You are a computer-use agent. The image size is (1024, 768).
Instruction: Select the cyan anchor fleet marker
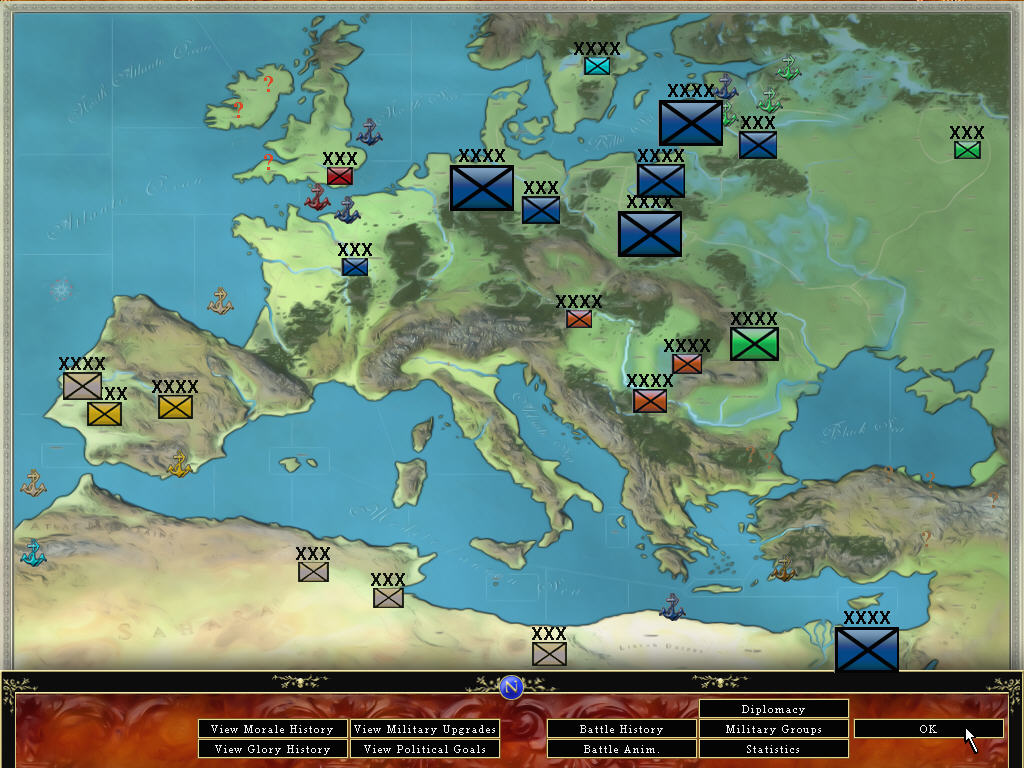point(33,553)
